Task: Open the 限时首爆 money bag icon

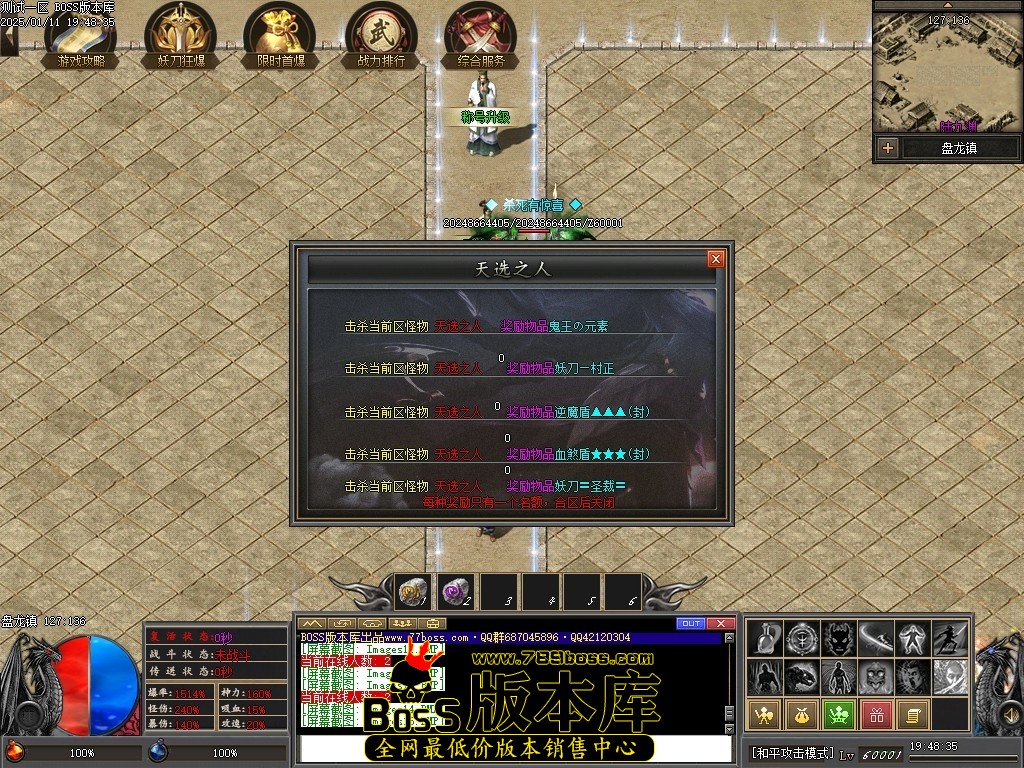Action: [280, 35]
